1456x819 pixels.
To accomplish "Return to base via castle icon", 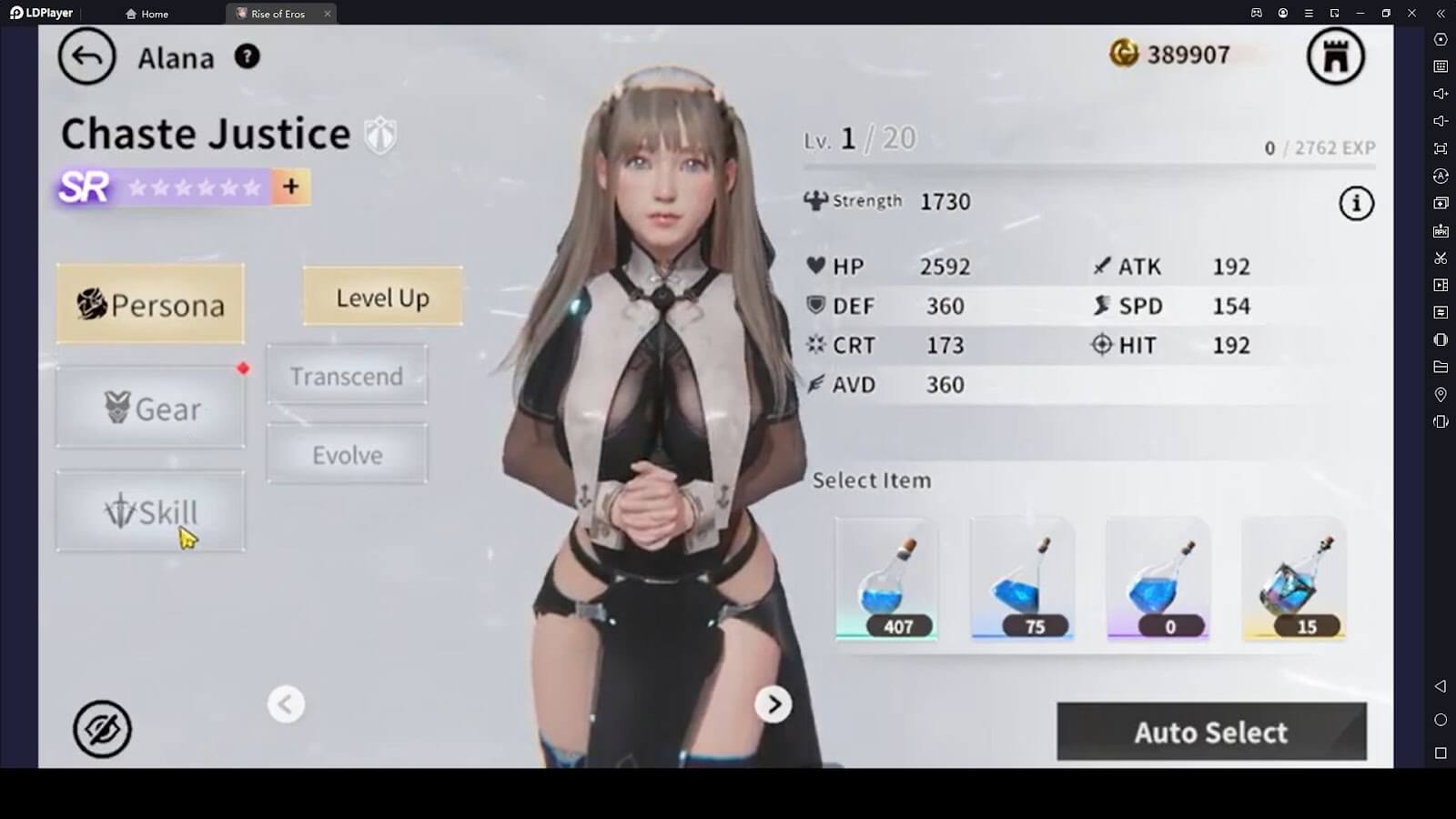I will pyautogui.click(x=1335, y=56).
